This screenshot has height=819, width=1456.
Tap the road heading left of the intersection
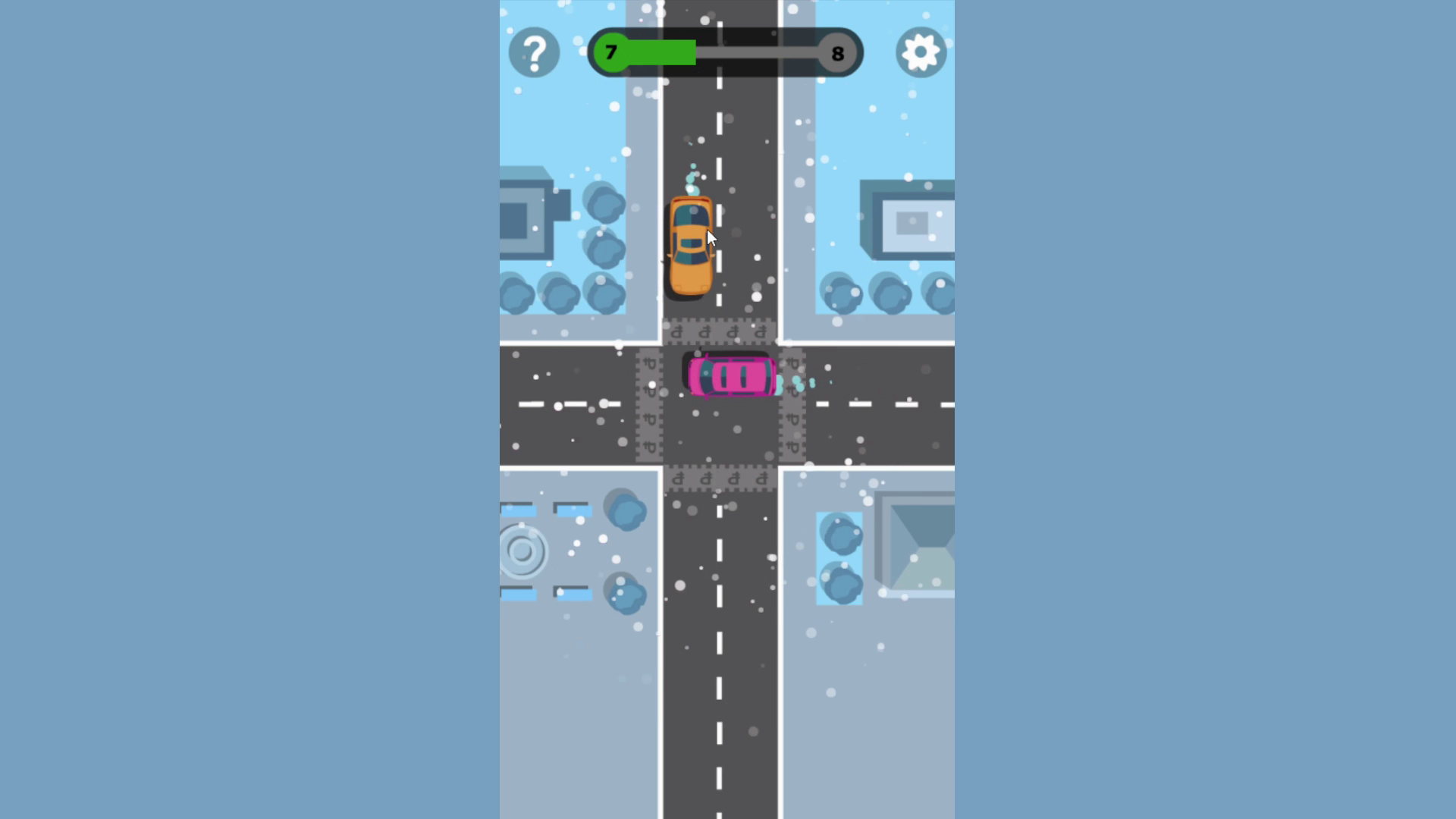pos(561,404)
